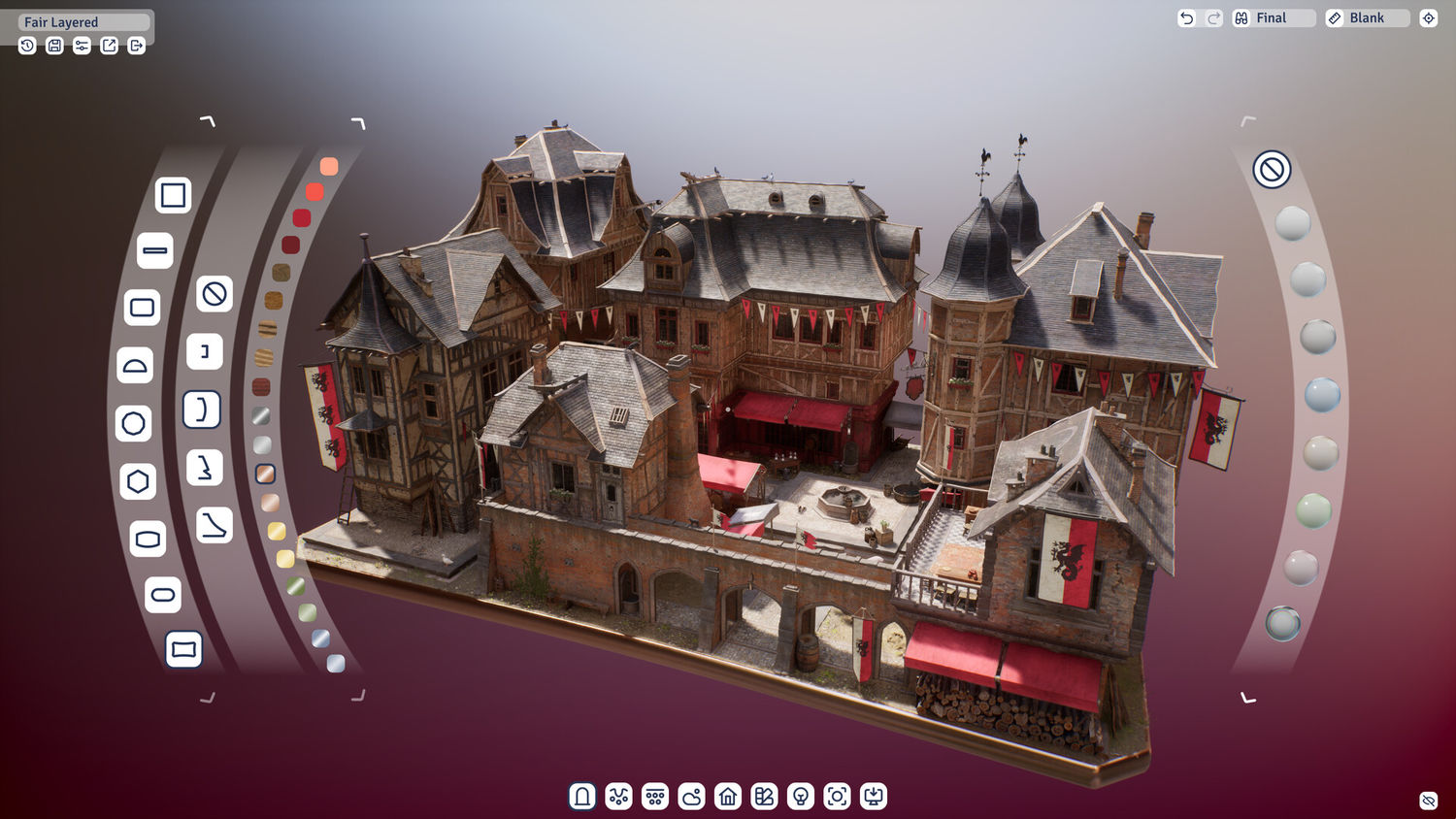The image size is (1456, 819).
Task: Open the lightbulb lighting tool
Action: pos(801,797)
